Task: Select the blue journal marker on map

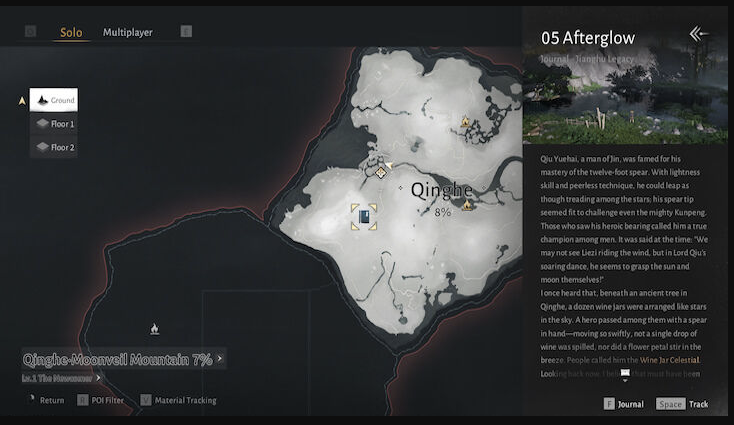Action: pyautogui.click(x=363, y=216)
